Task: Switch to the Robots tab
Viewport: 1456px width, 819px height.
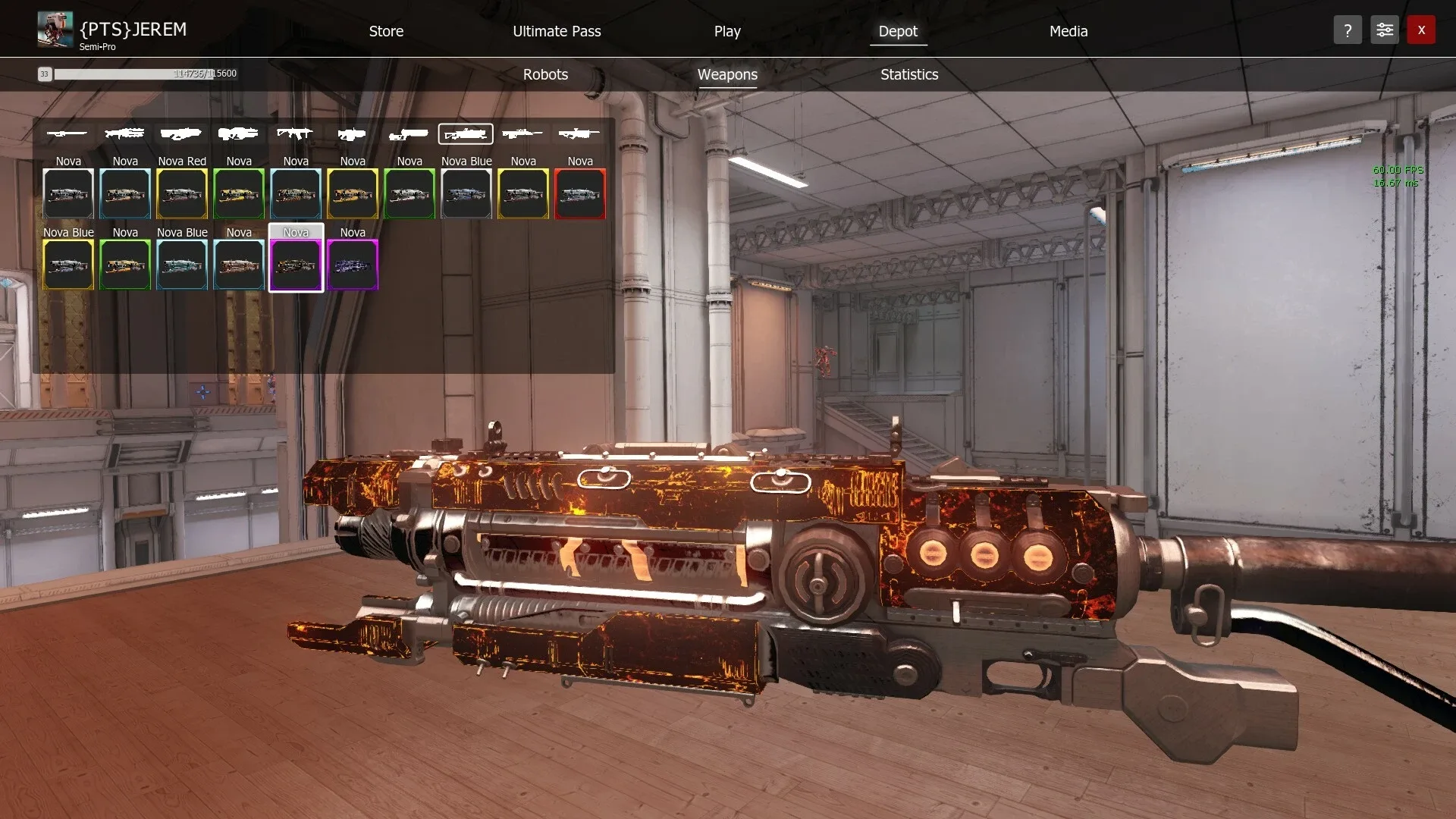Action: (545, 74)
